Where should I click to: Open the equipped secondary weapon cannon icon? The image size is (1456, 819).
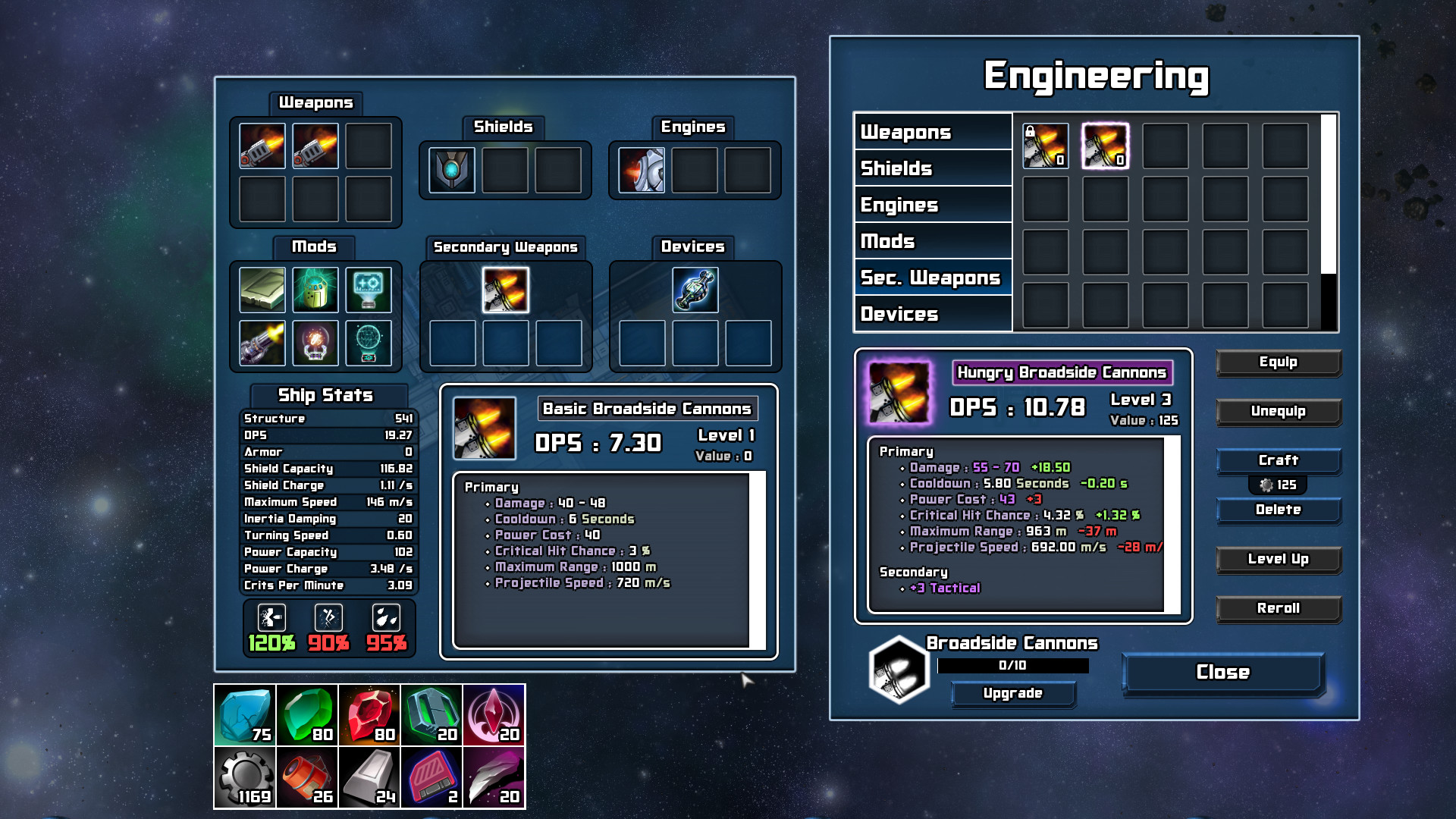507,290
